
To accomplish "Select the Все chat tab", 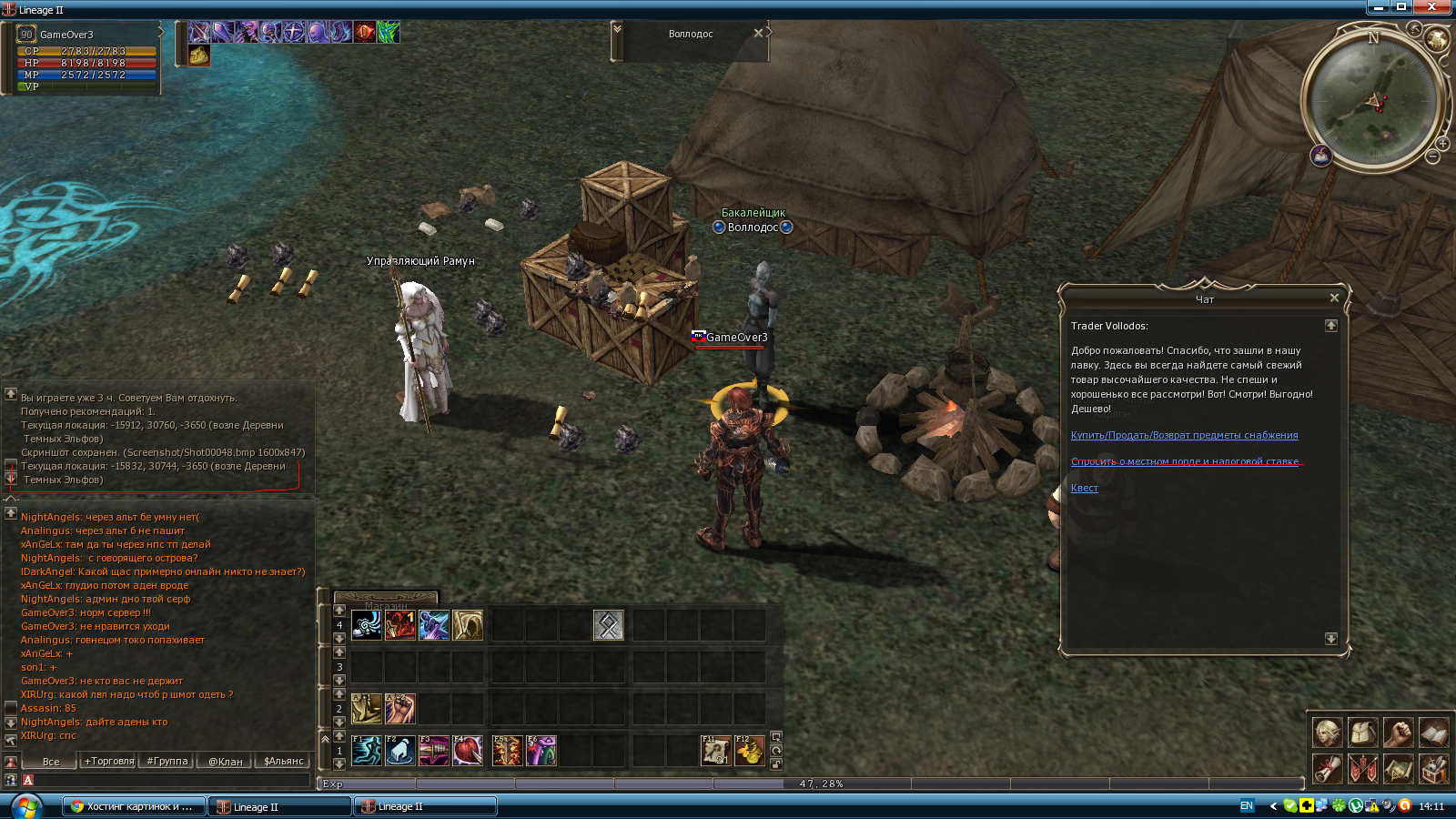I will click(x=51, y=761).
